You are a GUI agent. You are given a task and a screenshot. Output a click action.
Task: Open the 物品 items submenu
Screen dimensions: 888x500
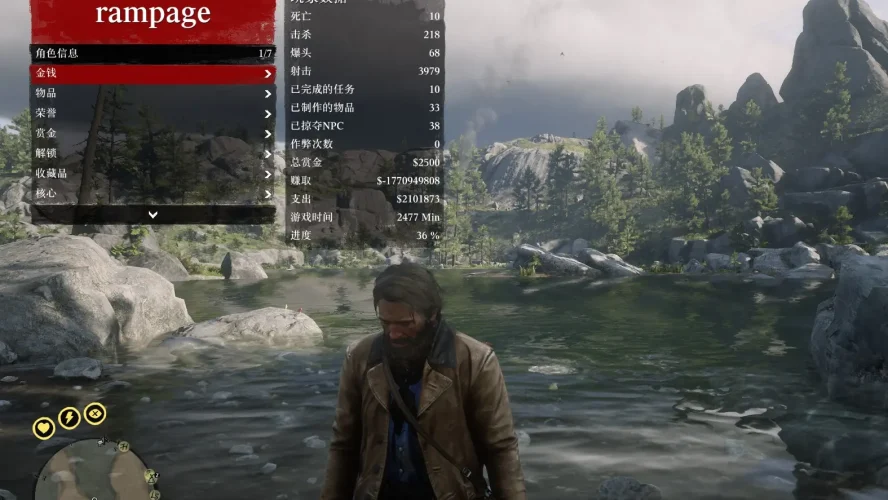click(152, 94)
